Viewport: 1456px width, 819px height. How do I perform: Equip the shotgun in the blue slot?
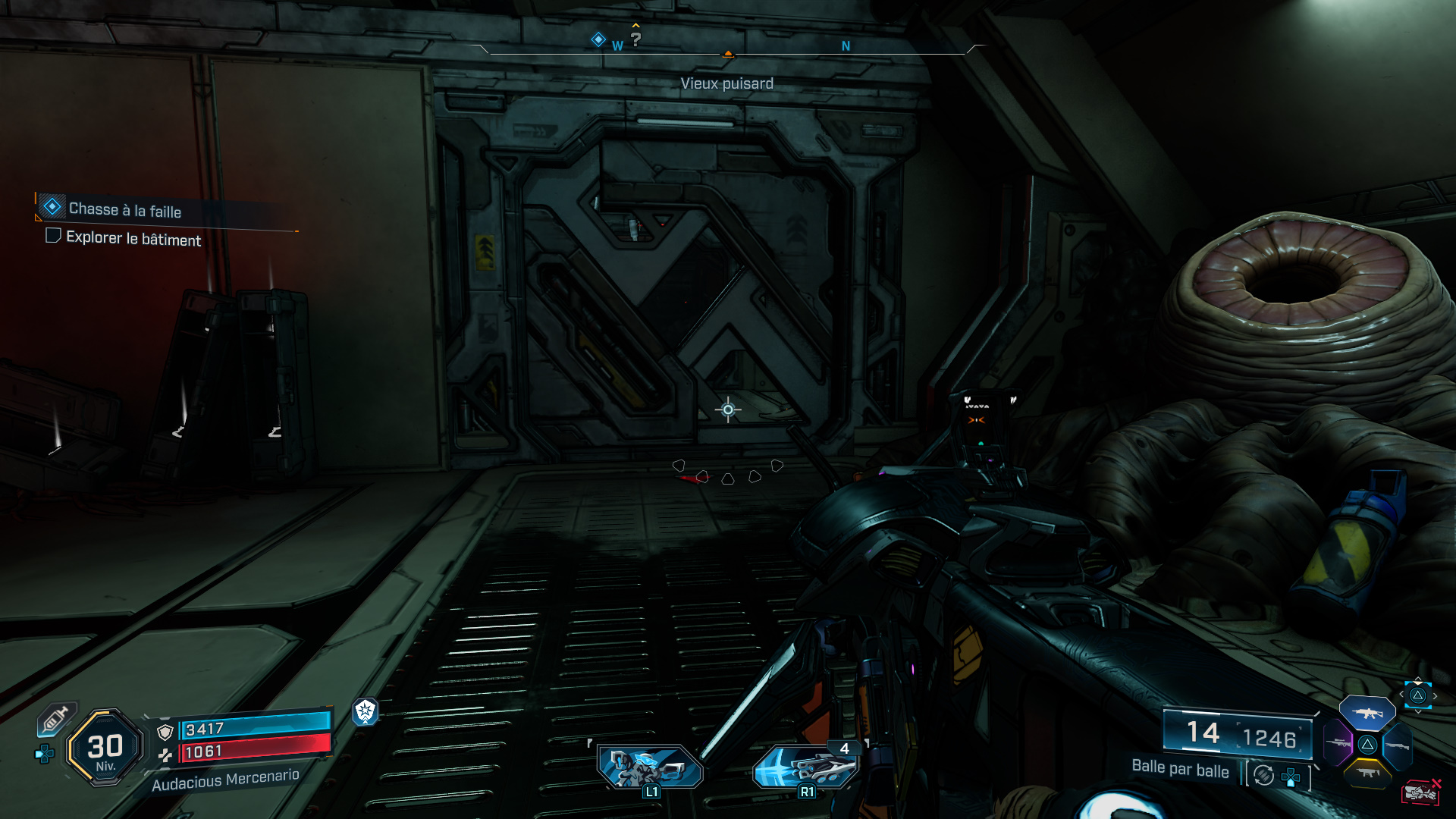1397,745
